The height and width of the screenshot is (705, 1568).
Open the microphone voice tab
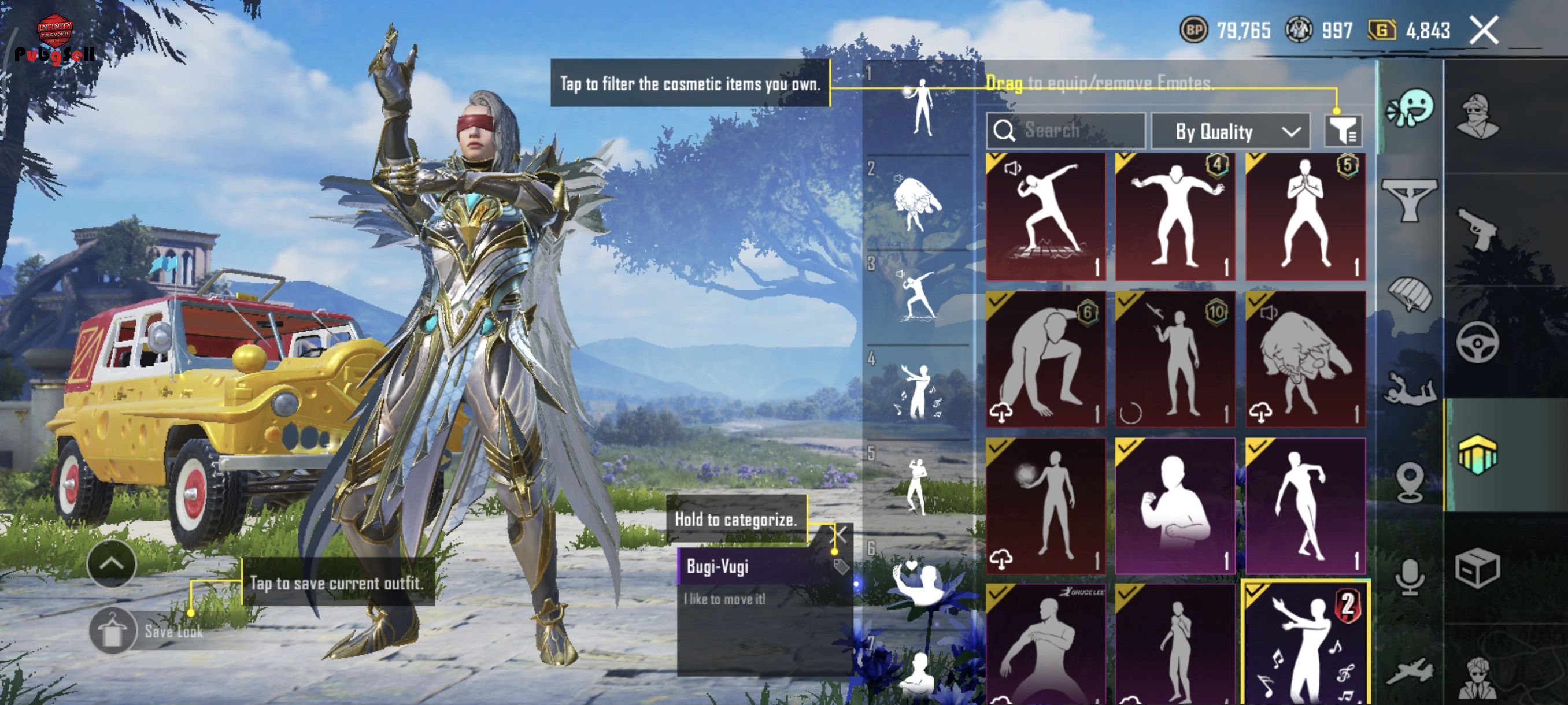point(1410,576)
